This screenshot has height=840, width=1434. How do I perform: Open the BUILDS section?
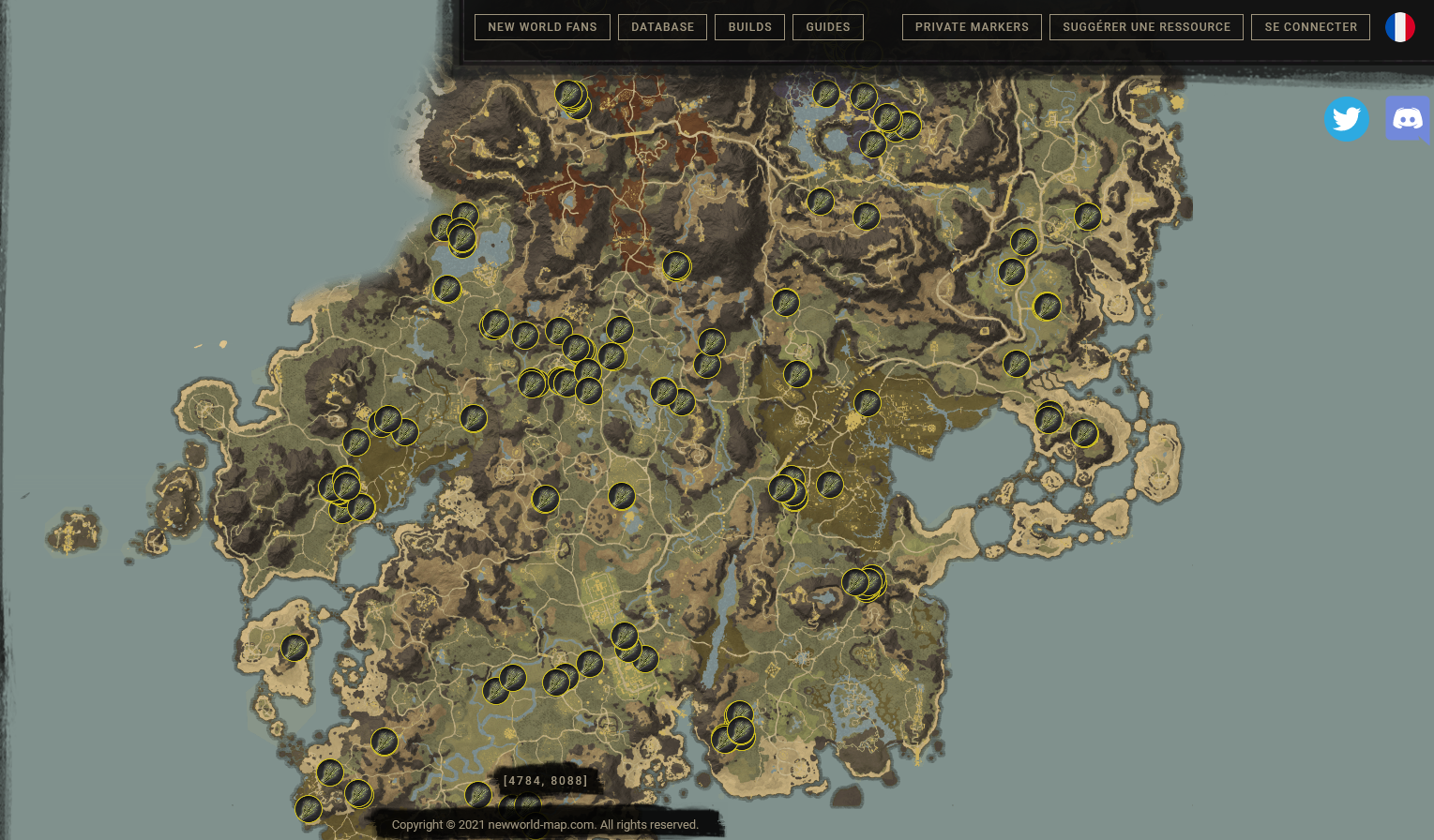pyautogui.click(x=749, y=27)
